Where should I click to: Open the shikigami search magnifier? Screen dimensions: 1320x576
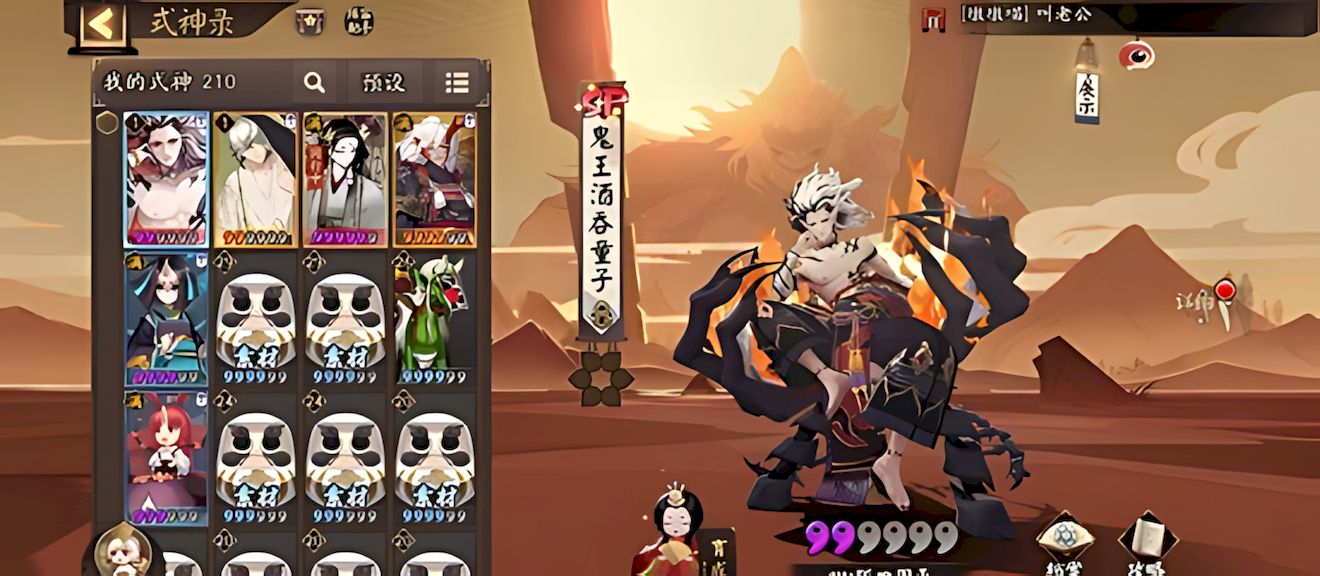tap(314, 83)
